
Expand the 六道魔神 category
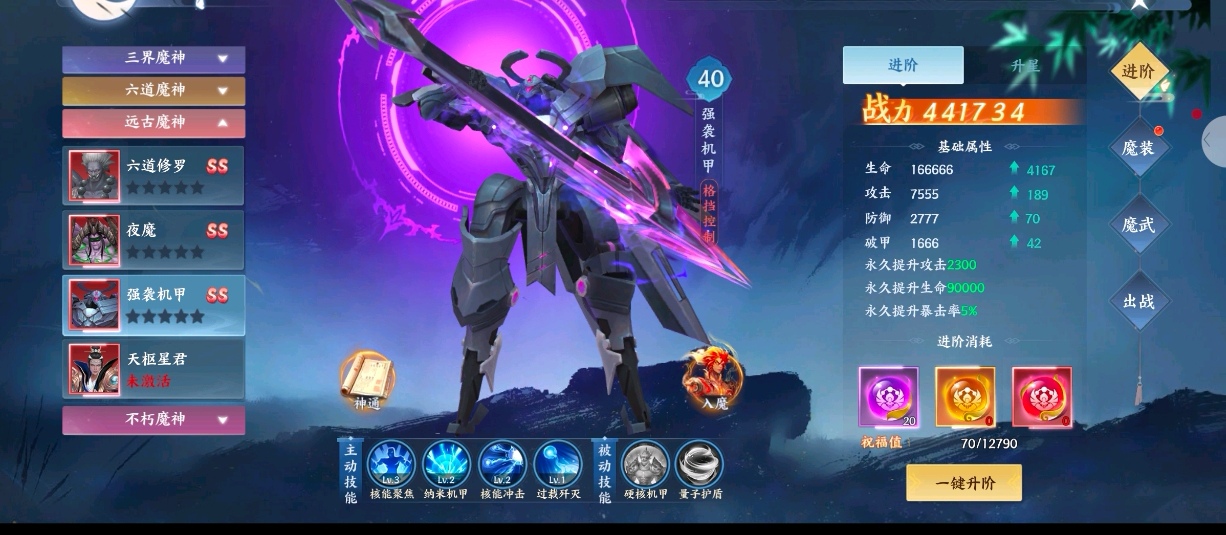pos(154,91)
